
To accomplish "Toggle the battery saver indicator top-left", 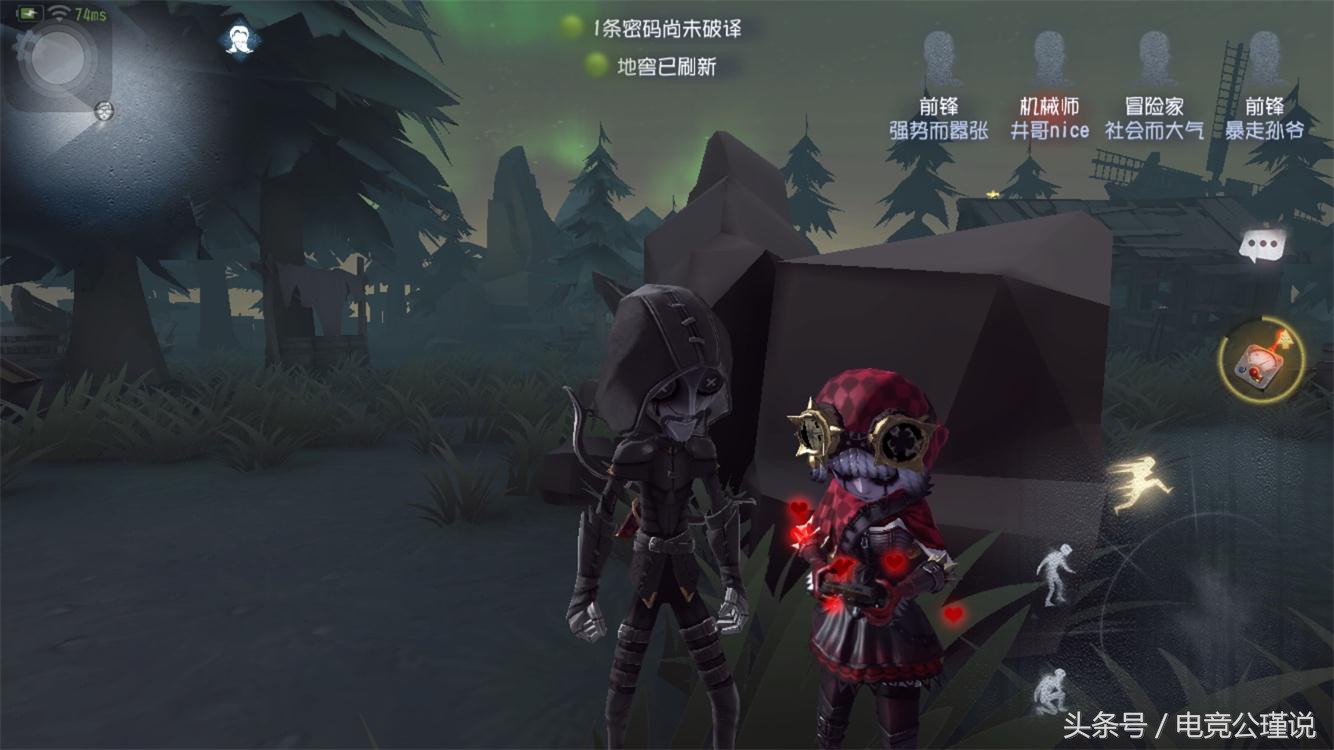I will click(30, 13).
